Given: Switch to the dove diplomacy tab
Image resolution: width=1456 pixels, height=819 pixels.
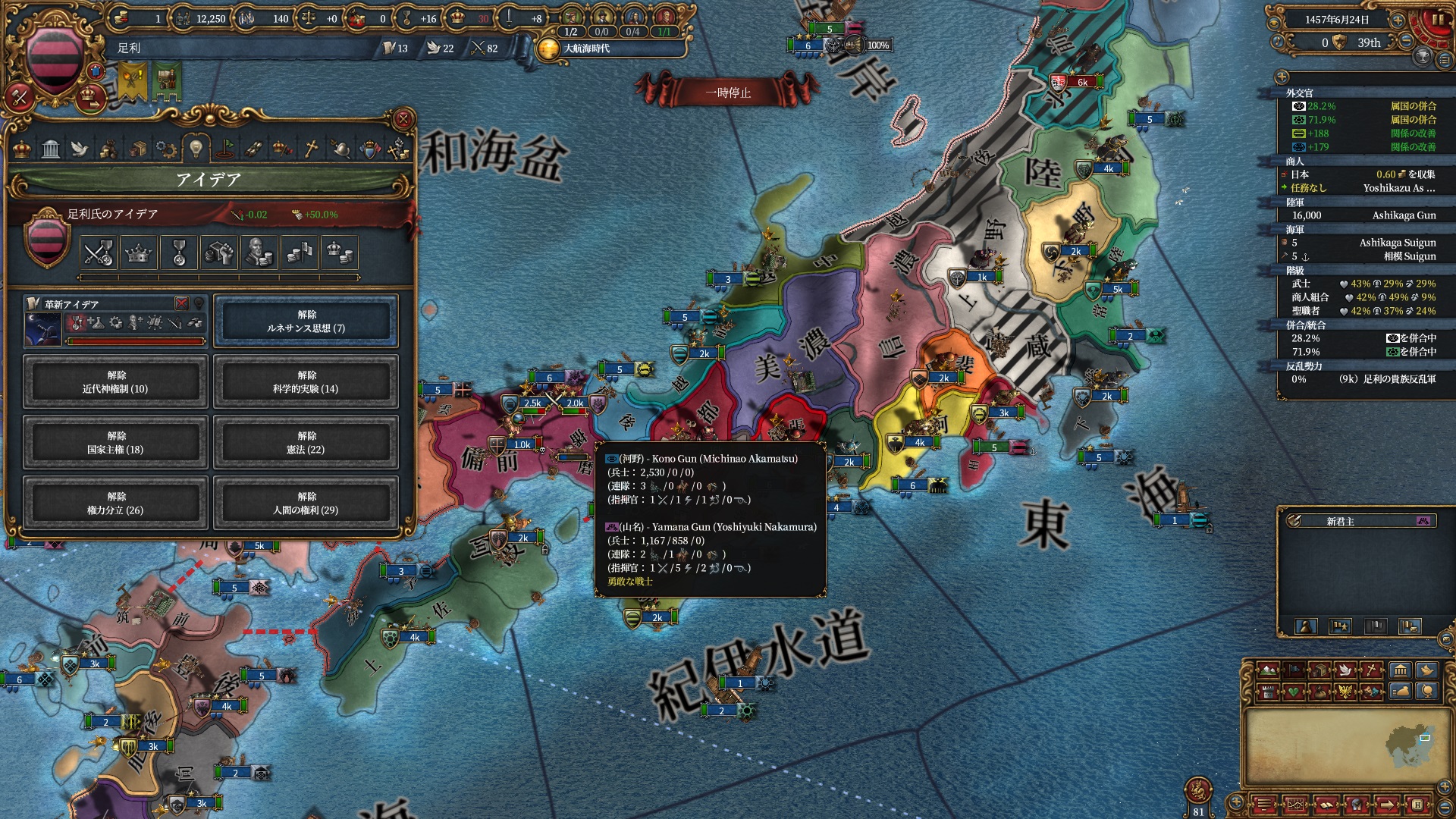Looking at the screenshot, I should pos(80,149).
